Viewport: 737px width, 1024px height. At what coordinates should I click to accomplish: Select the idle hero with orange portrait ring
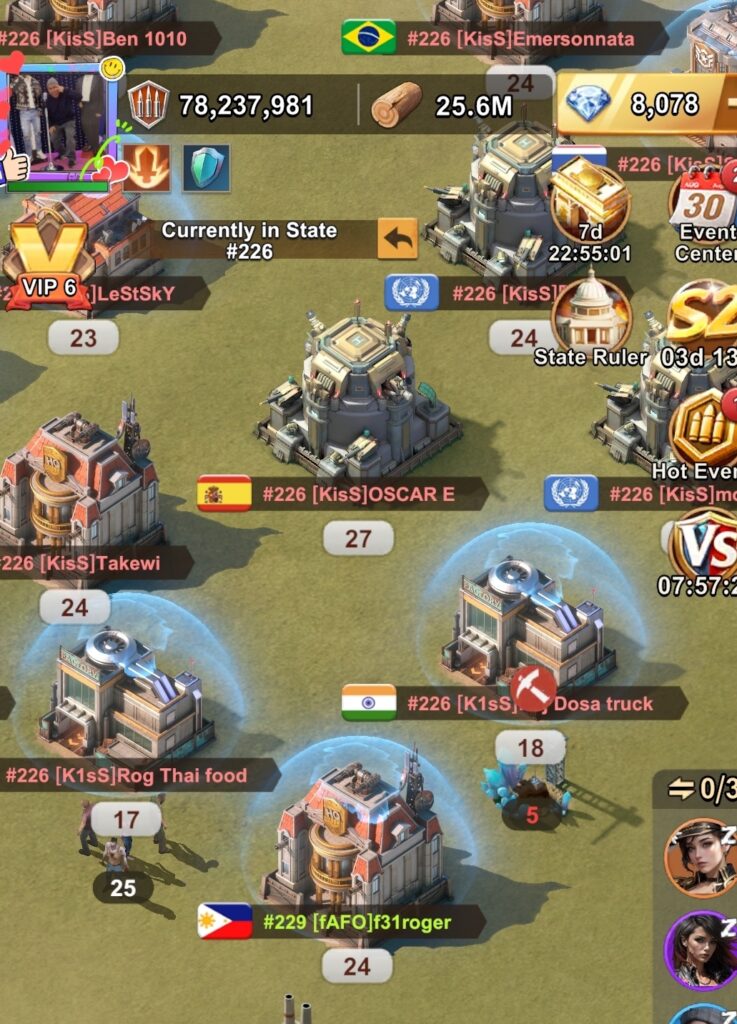point(701,856)
